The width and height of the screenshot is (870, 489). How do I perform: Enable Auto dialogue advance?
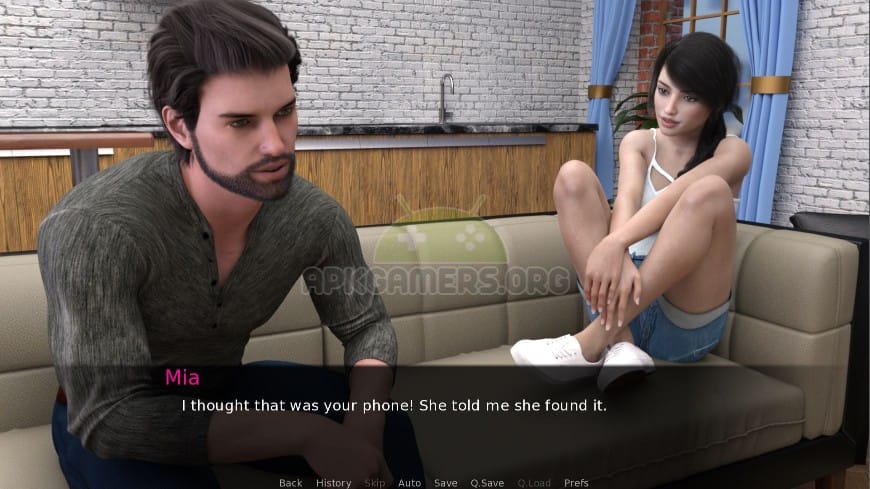coord(409,483)
